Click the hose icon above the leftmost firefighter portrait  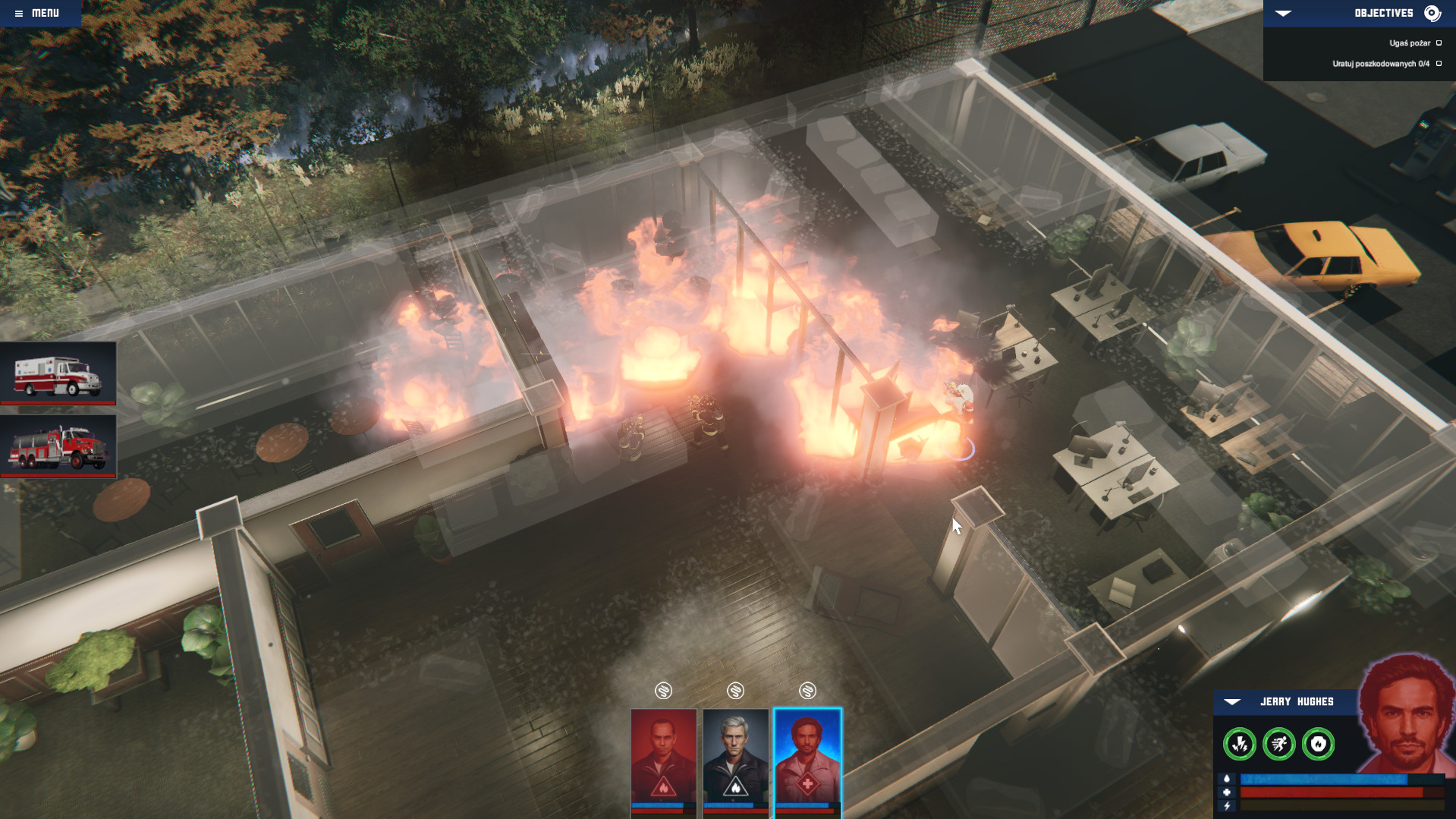pyautogui.click(x=663, y=691)
